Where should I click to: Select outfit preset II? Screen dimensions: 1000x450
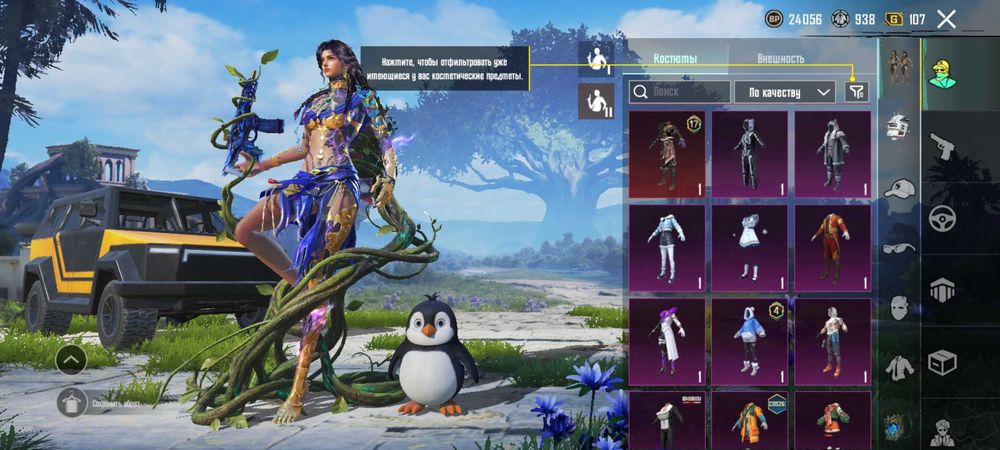(x=597, y=101)
